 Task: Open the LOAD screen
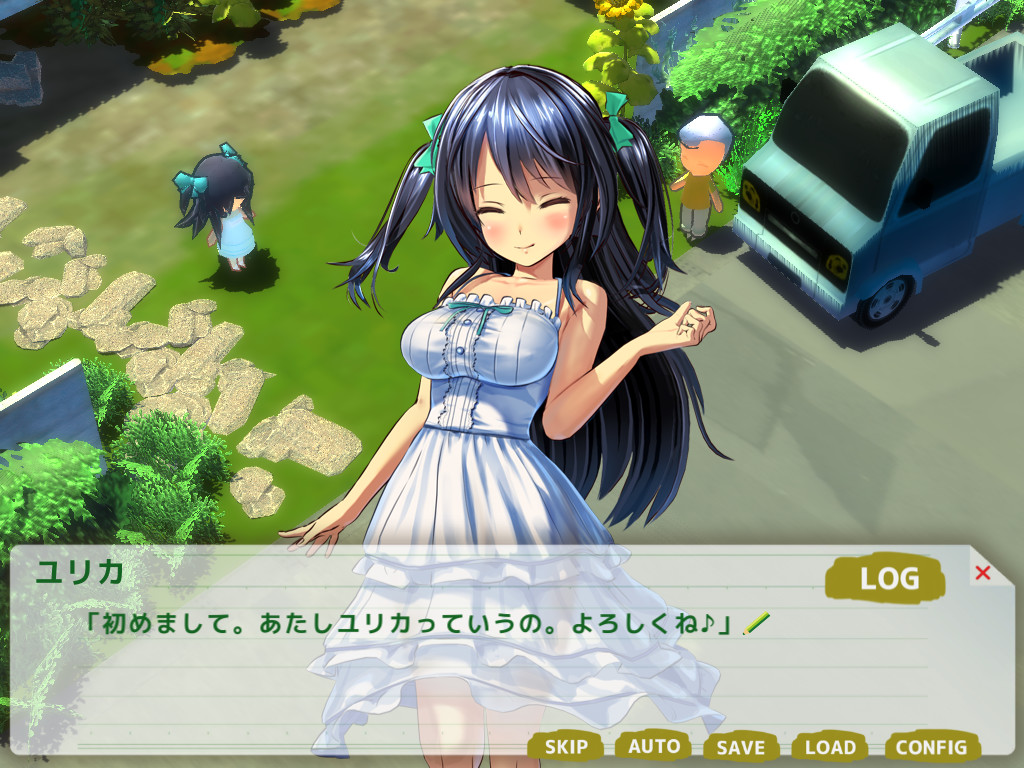[x=830, y=746]
